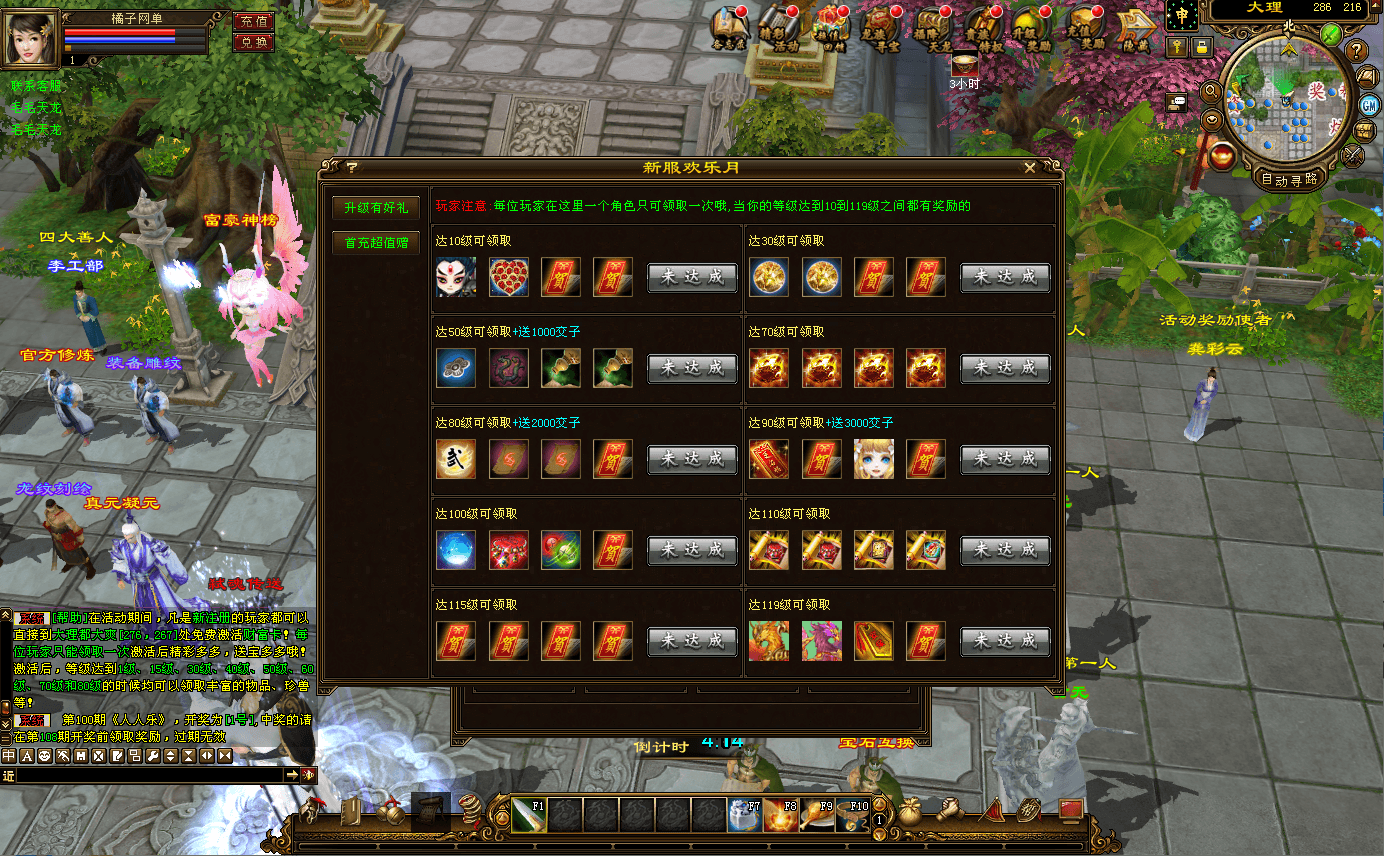The height and width of the screenshot is (856, 1384).
Task: Click the chat input field
Action: point(150,775)
